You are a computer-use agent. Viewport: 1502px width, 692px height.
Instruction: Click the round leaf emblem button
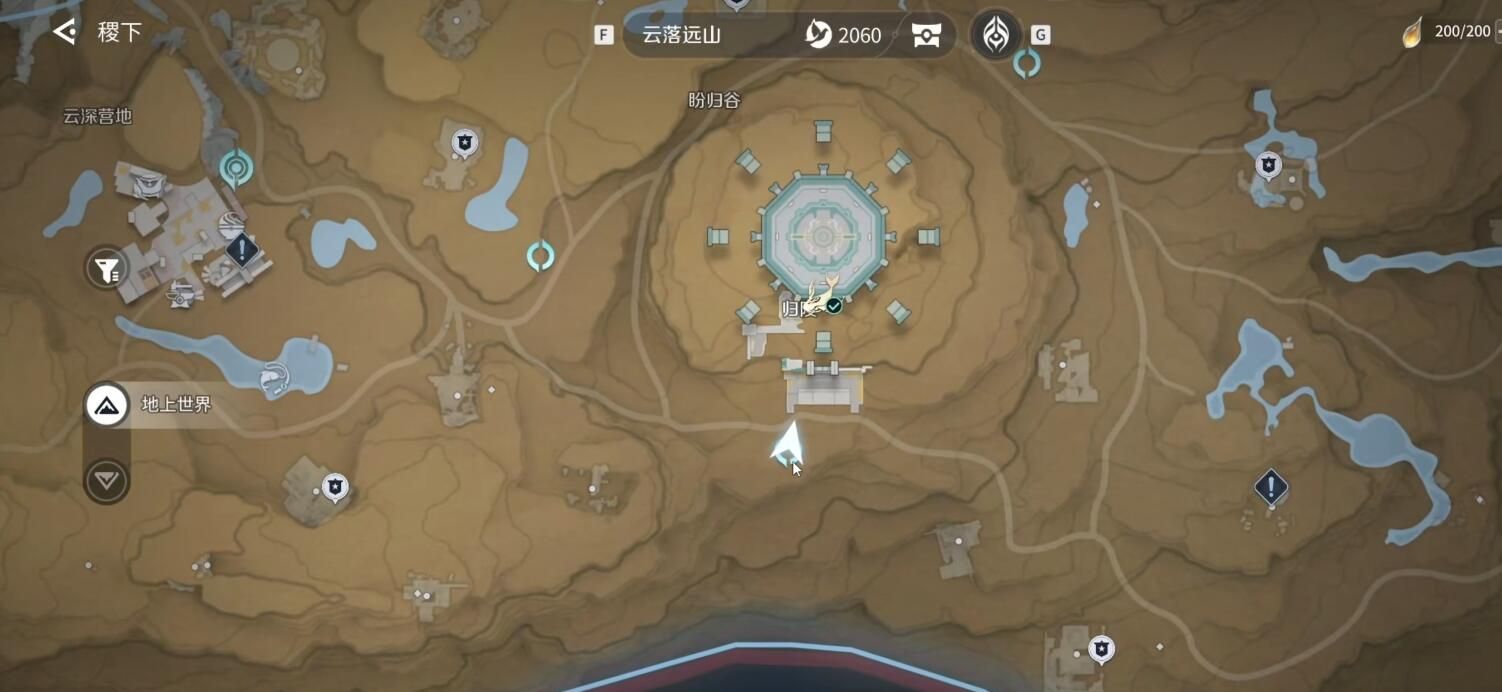tap(996, 36)
